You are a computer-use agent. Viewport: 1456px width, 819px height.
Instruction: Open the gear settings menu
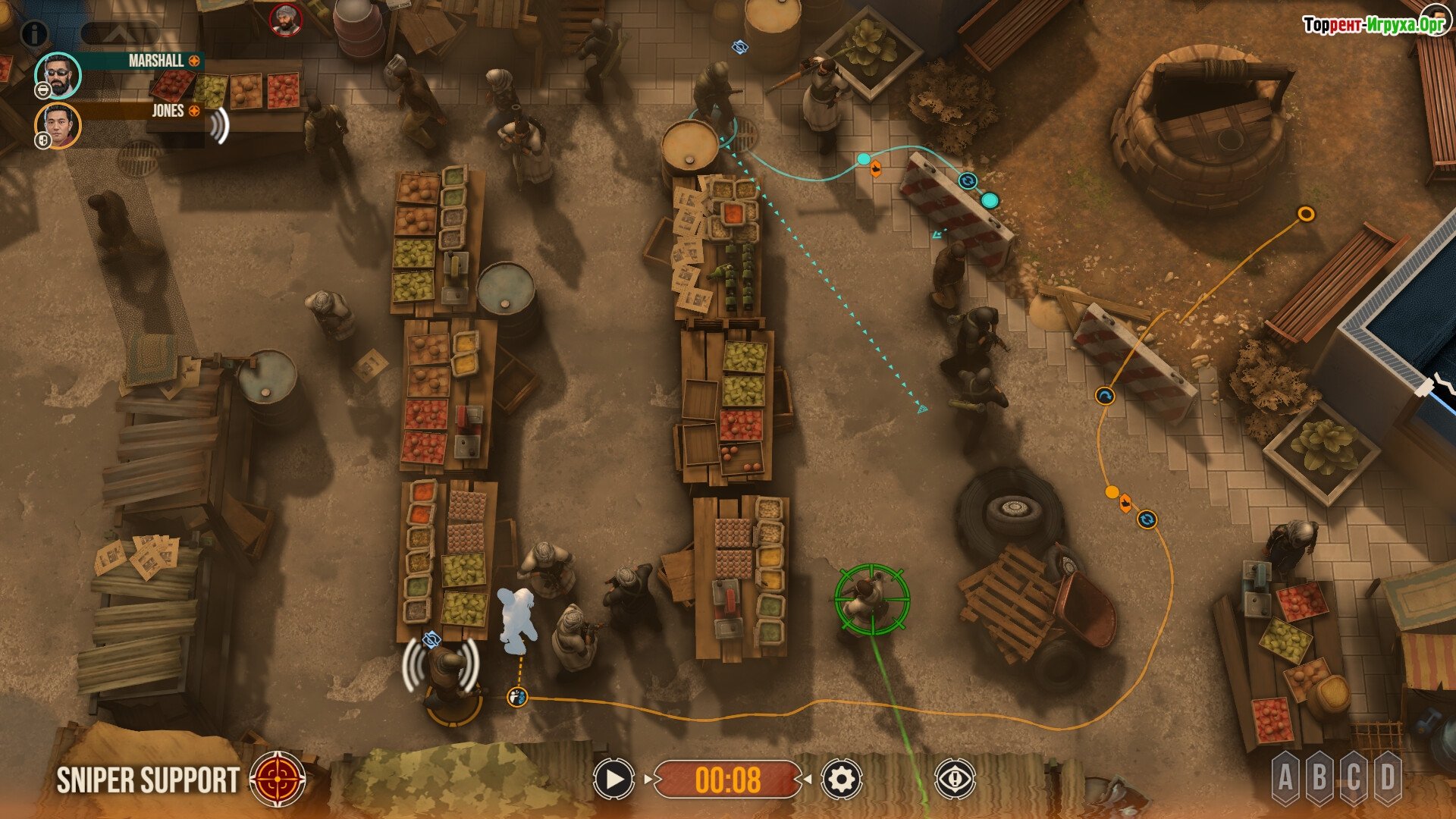pyautogui.click(x=841, y=779)
